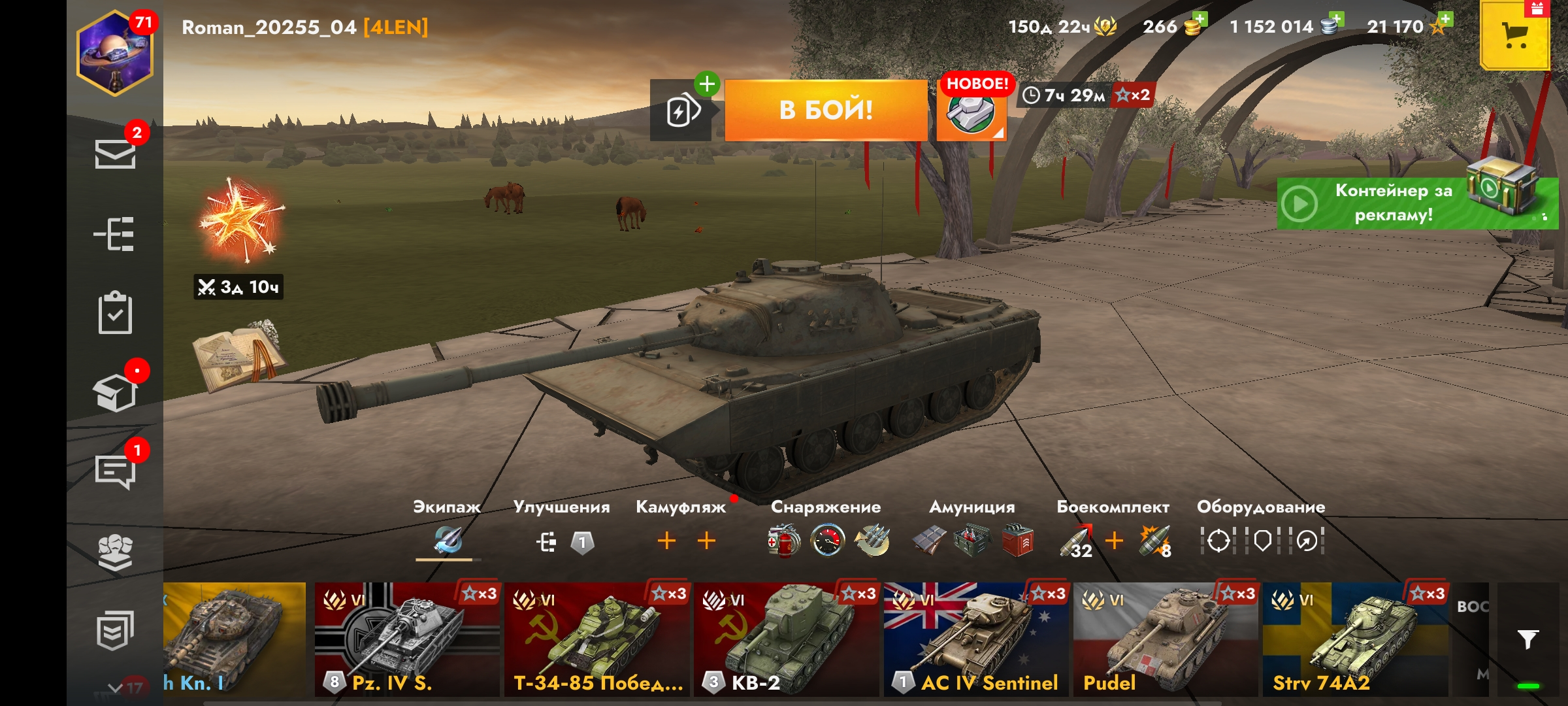Open the shop cart

[1514, 35]
